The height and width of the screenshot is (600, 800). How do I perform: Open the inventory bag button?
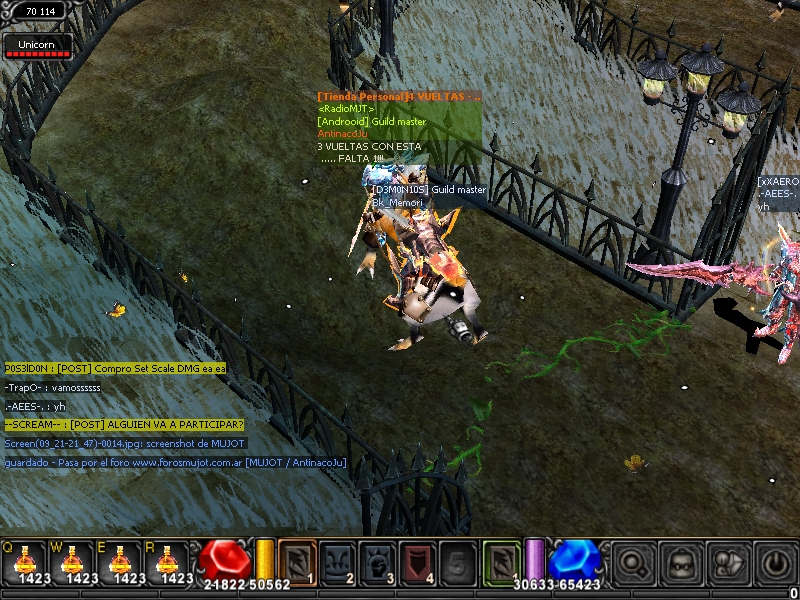tap(679, 563)
